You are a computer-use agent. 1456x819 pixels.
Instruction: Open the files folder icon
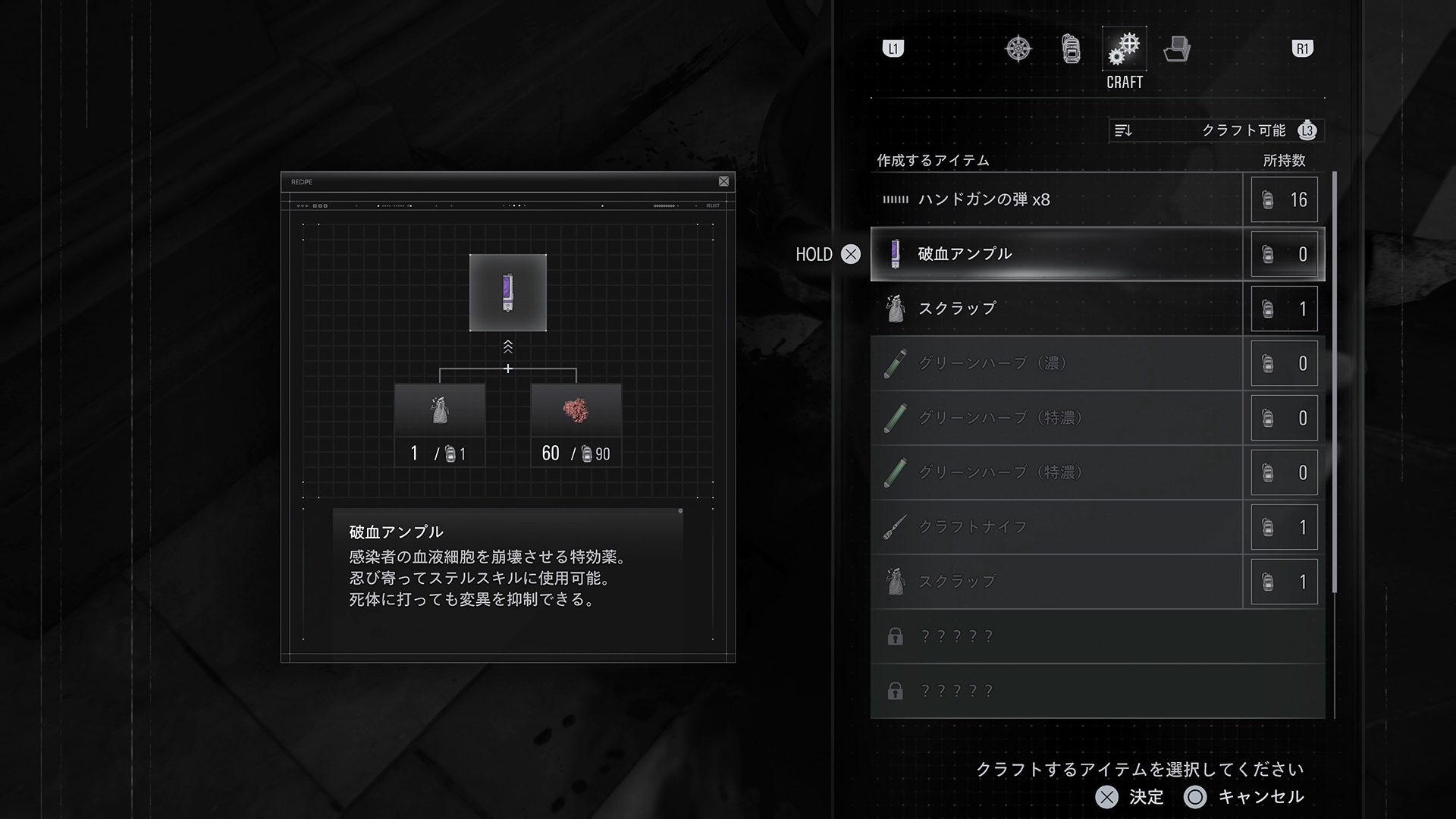pyautogui.click(x=1175, y=48)
